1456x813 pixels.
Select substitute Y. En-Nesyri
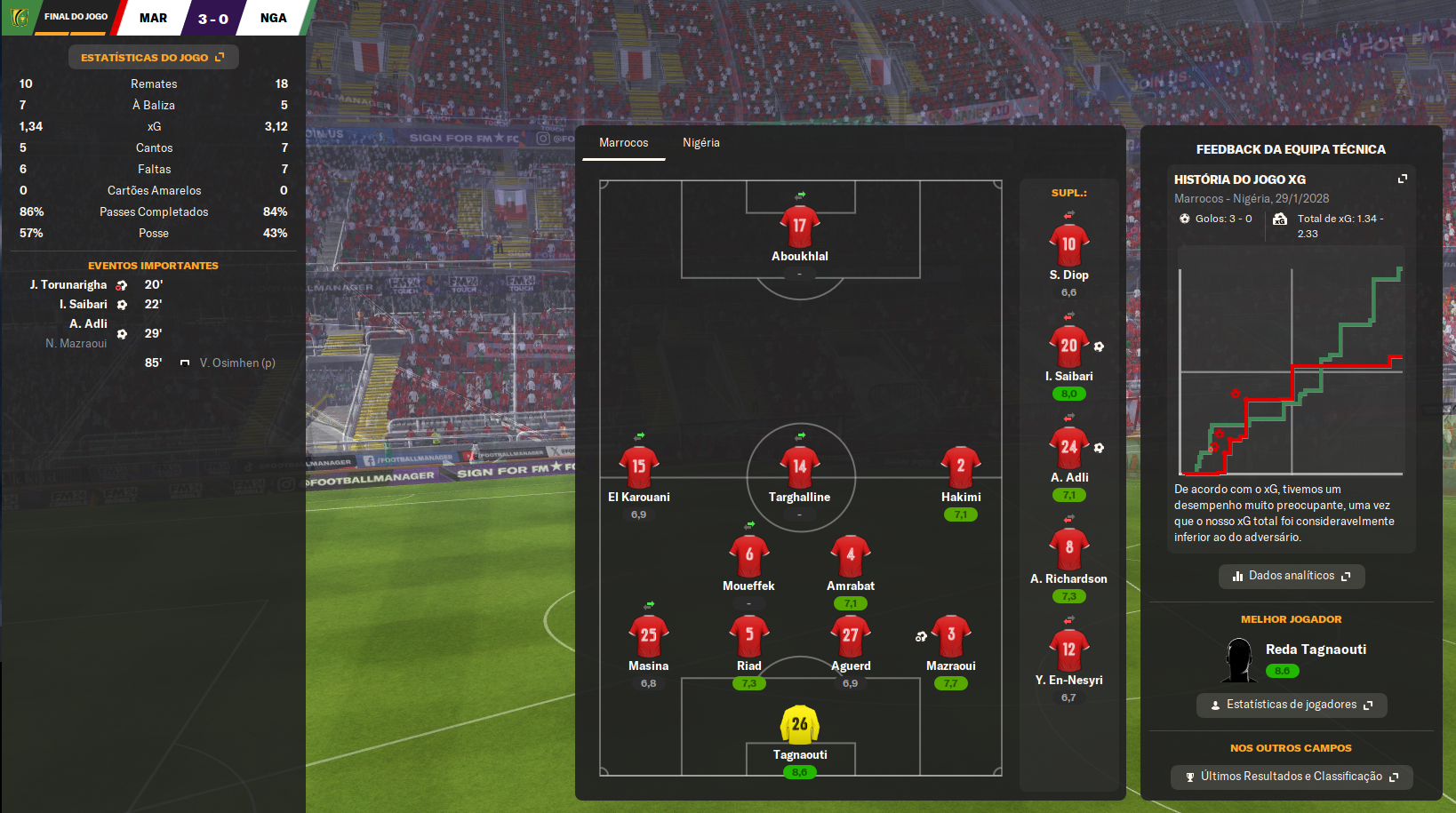coord(1068,650)
